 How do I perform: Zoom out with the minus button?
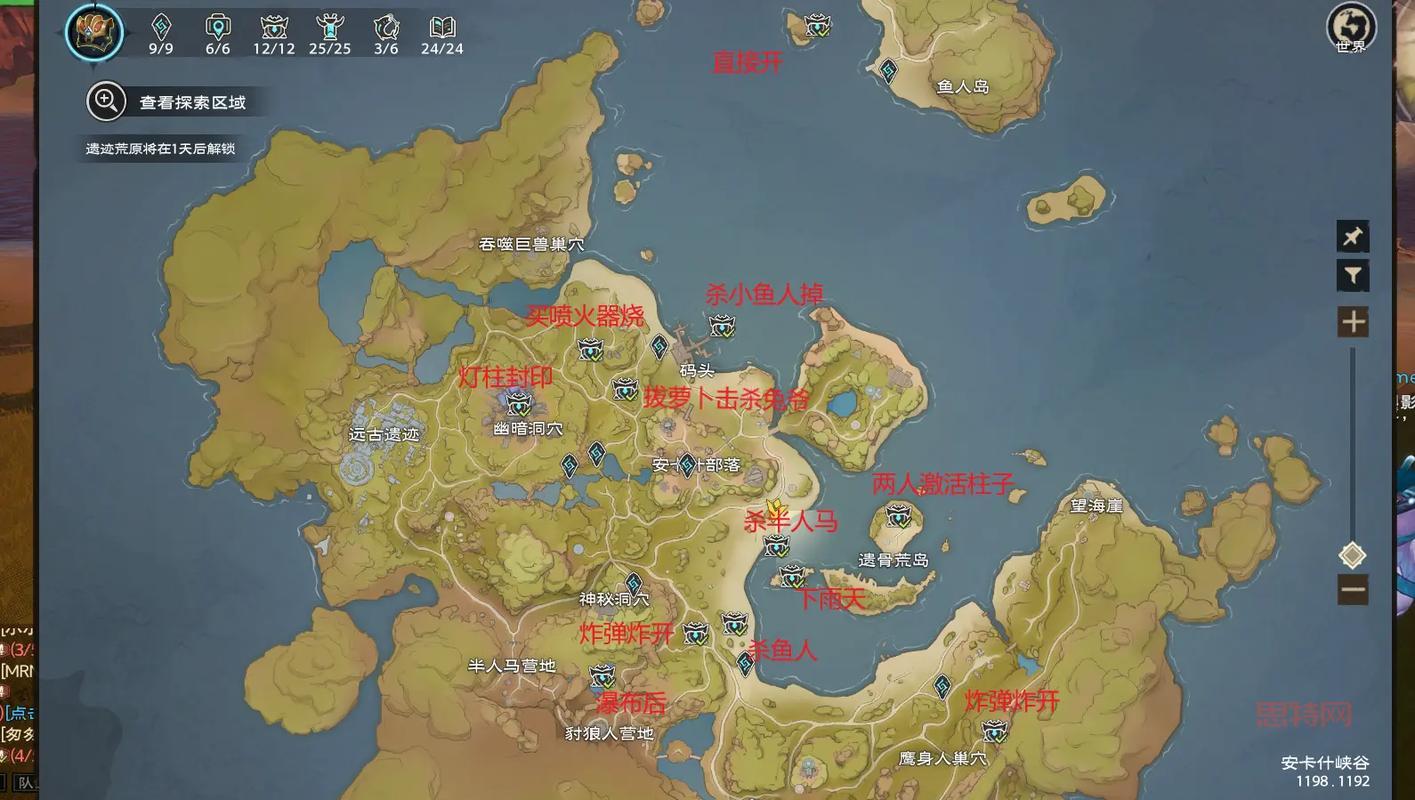coord(1352,589)
